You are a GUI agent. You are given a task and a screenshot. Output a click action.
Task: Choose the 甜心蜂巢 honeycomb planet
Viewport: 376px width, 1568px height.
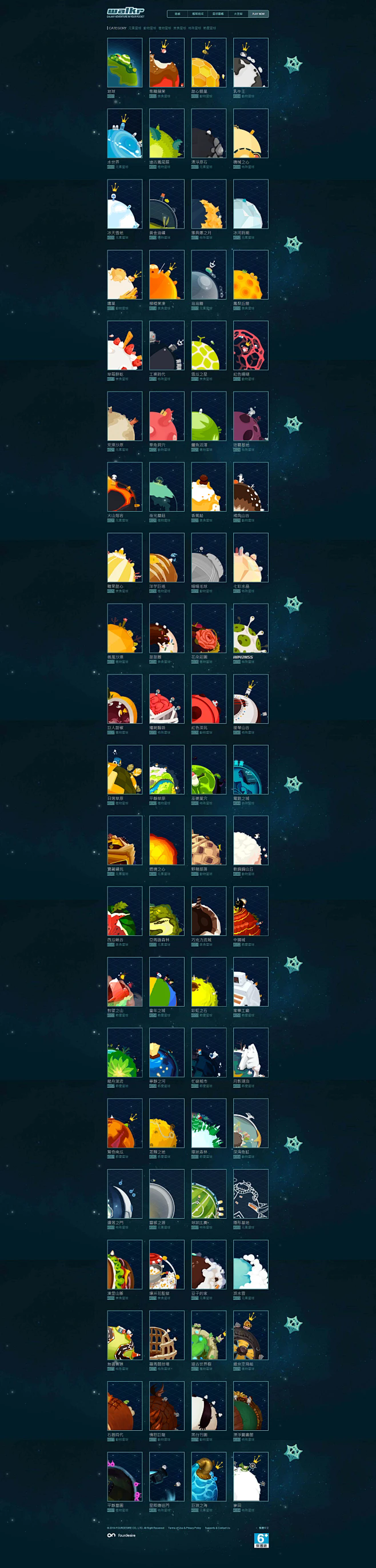point(209,63)
